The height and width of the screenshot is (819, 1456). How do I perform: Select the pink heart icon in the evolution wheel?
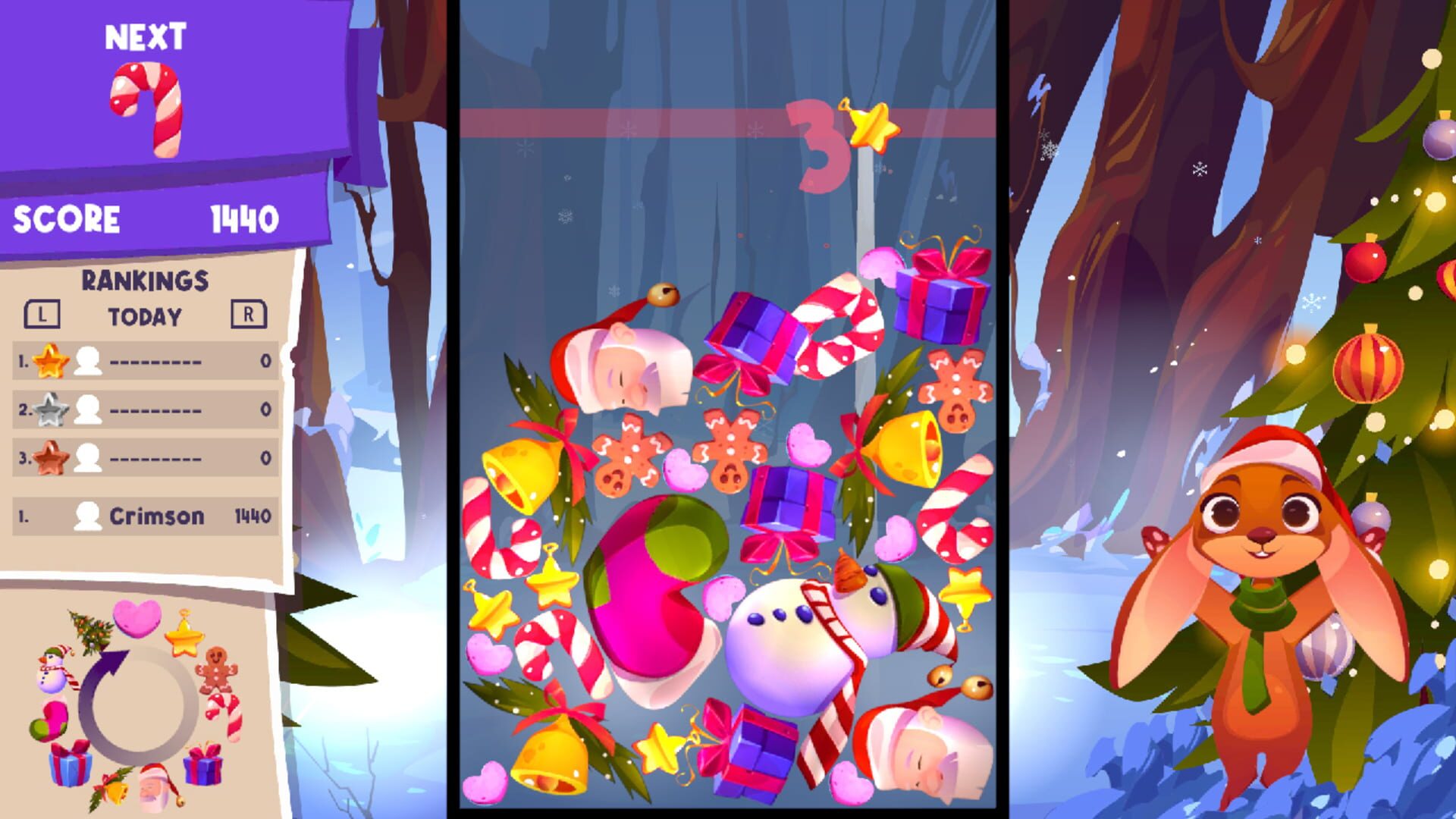click(x=137, y=619)
